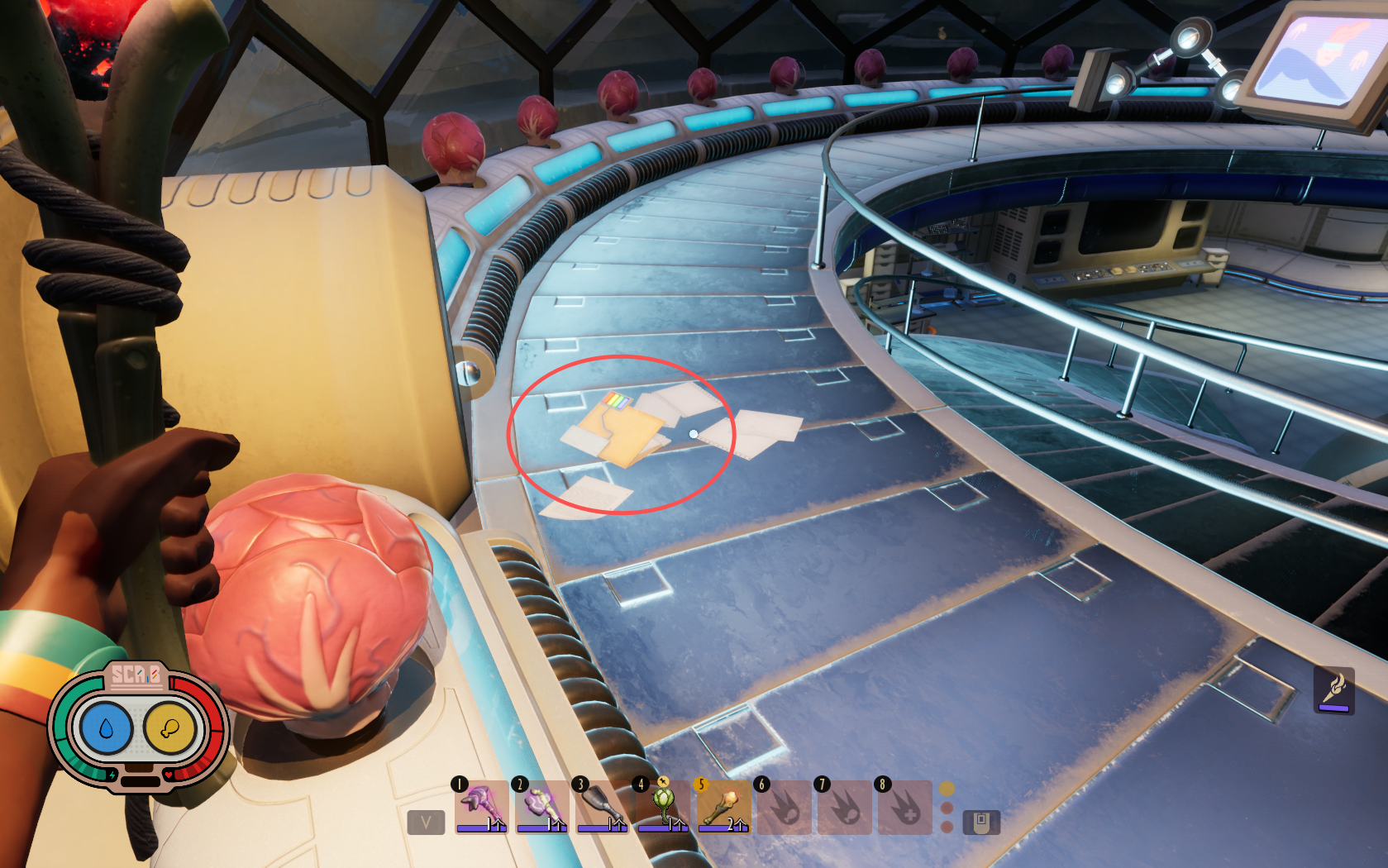The width and height of the screenshot is (1388, 868).
Task: Open the hot pouch icon beside the hotbar
Action: click(981, 823)
